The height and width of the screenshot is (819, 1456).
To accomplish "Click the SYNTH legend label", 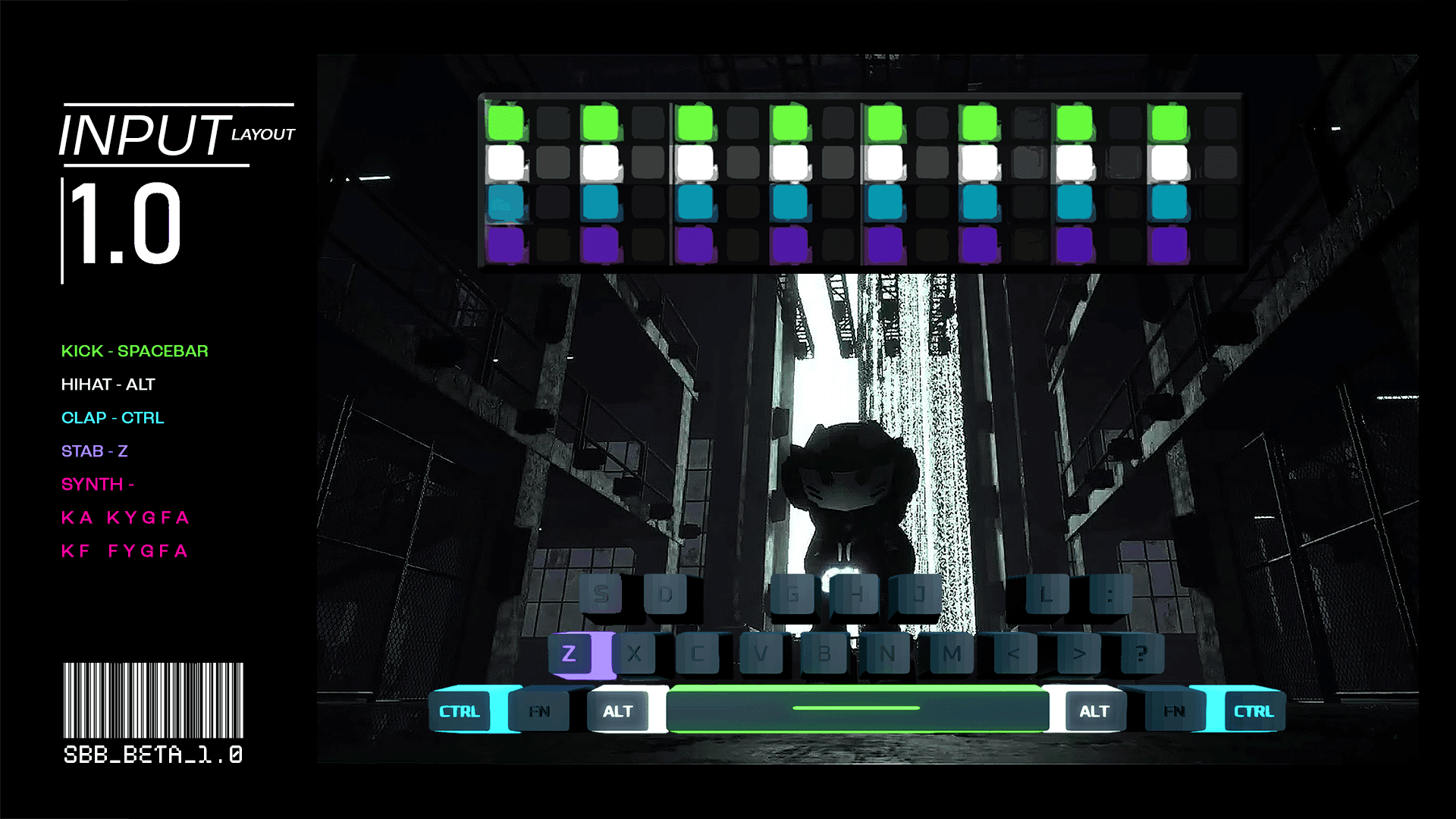I will tap(99, 485).
